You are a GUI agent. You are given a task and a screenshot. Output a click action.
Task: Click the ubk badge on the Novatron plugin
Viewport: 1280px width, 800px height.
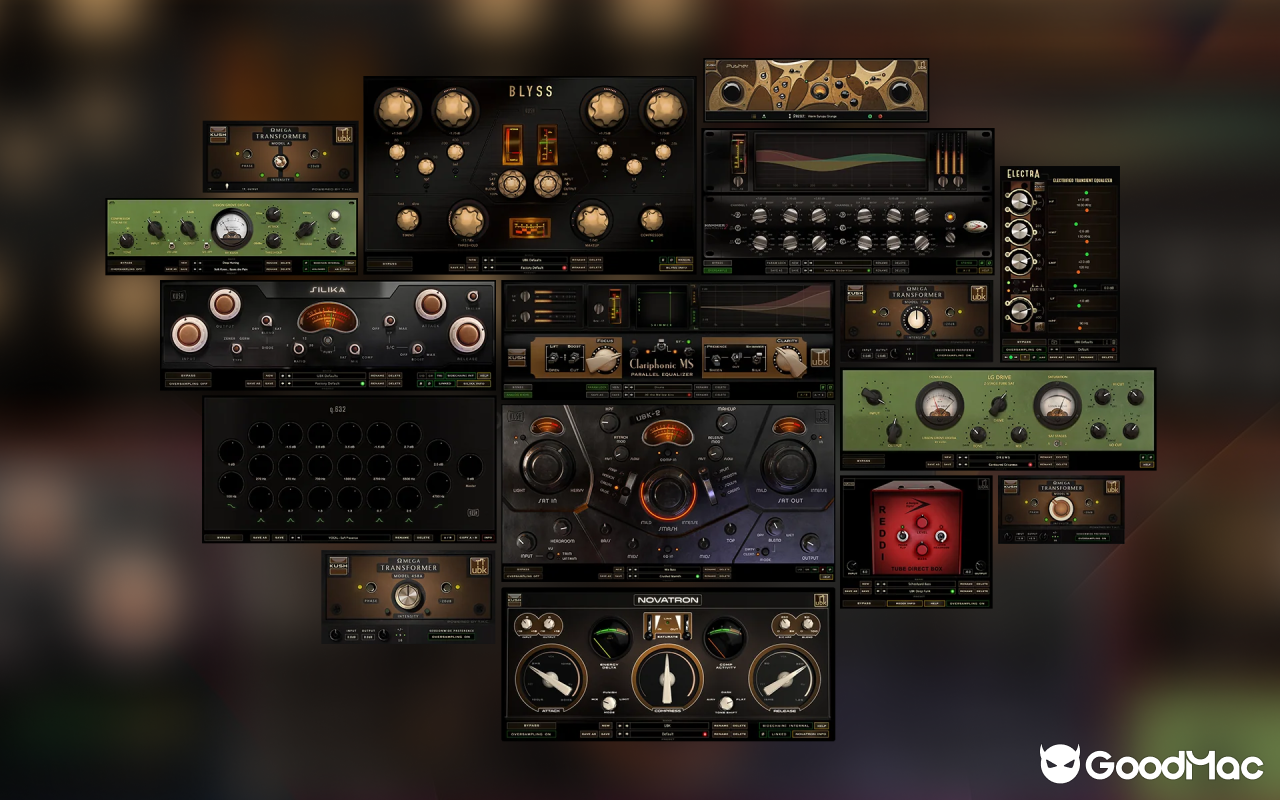[x=821, y=600]
